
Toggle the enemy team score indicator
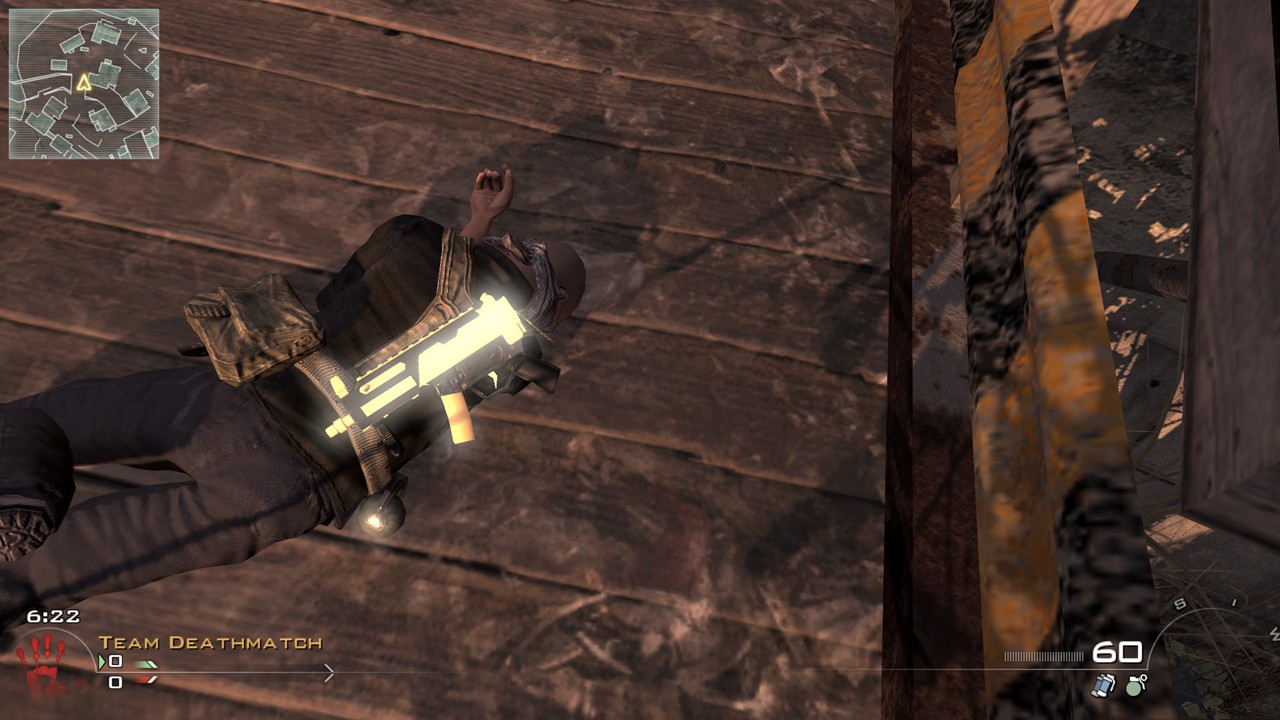[115, 682]
